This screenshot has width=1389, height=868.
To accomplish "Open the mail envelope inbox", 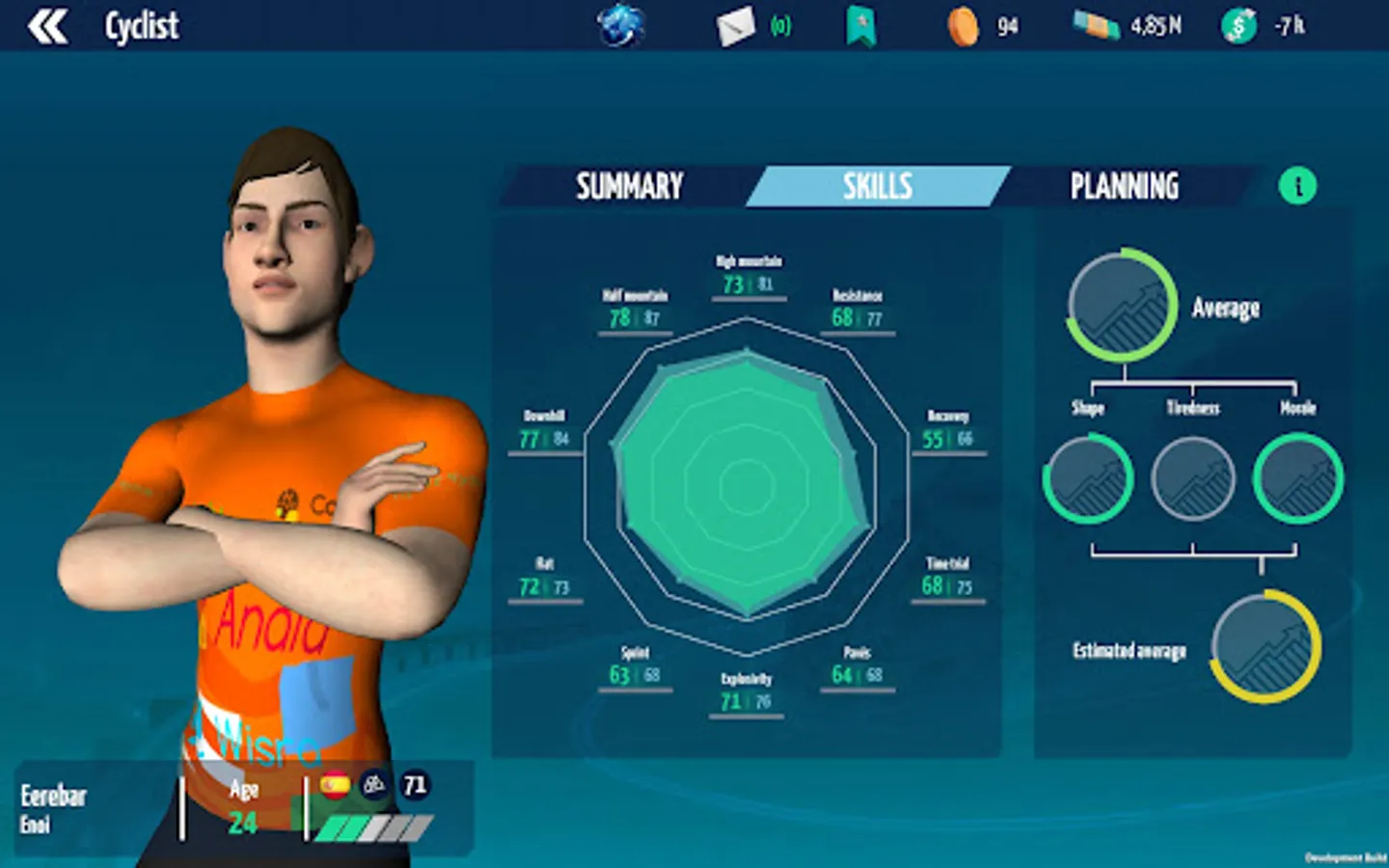I will tap(735, 26).
